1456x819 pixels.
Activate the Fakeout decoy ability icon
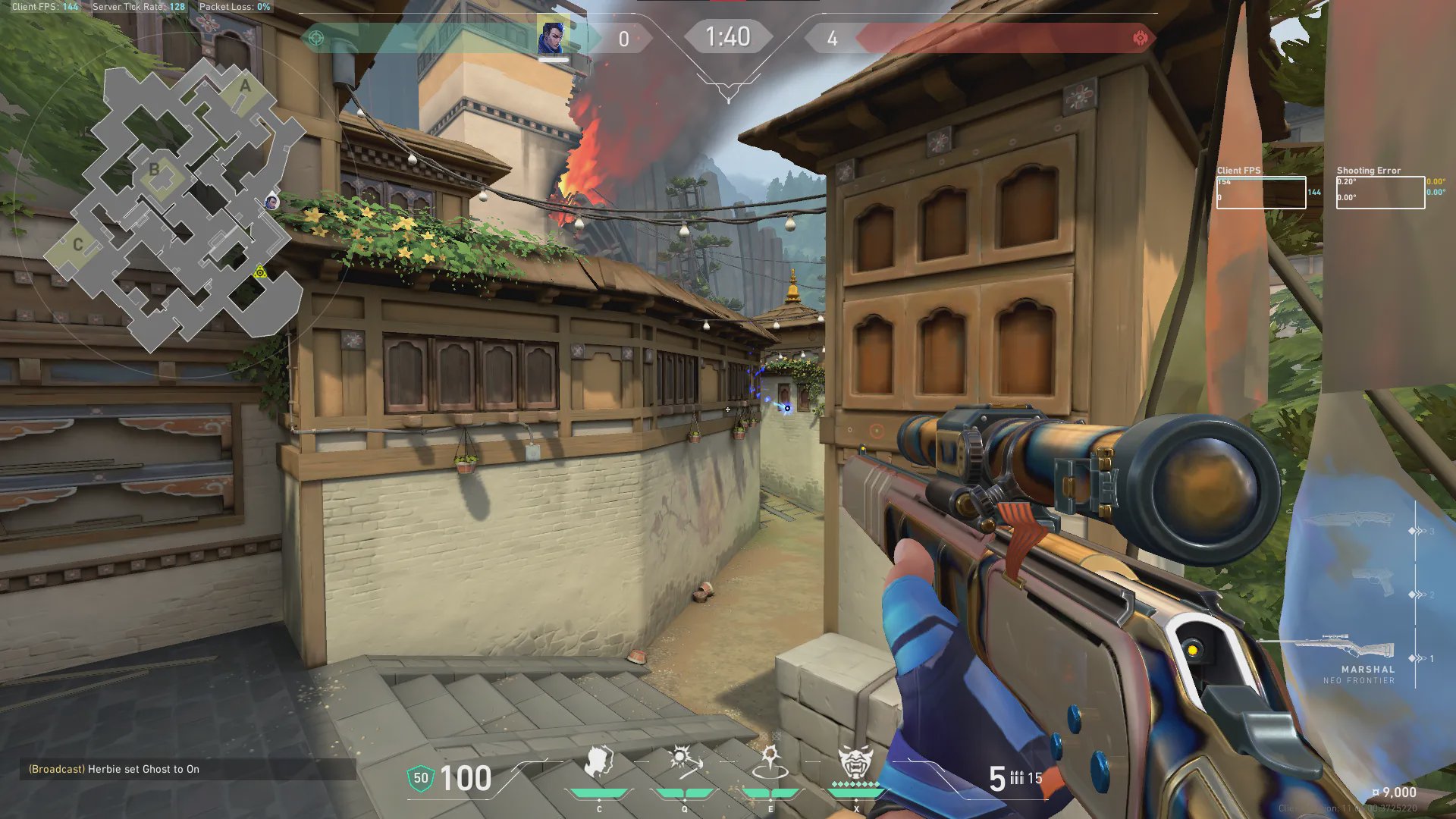pyautogui.click(x=598, y=762)
